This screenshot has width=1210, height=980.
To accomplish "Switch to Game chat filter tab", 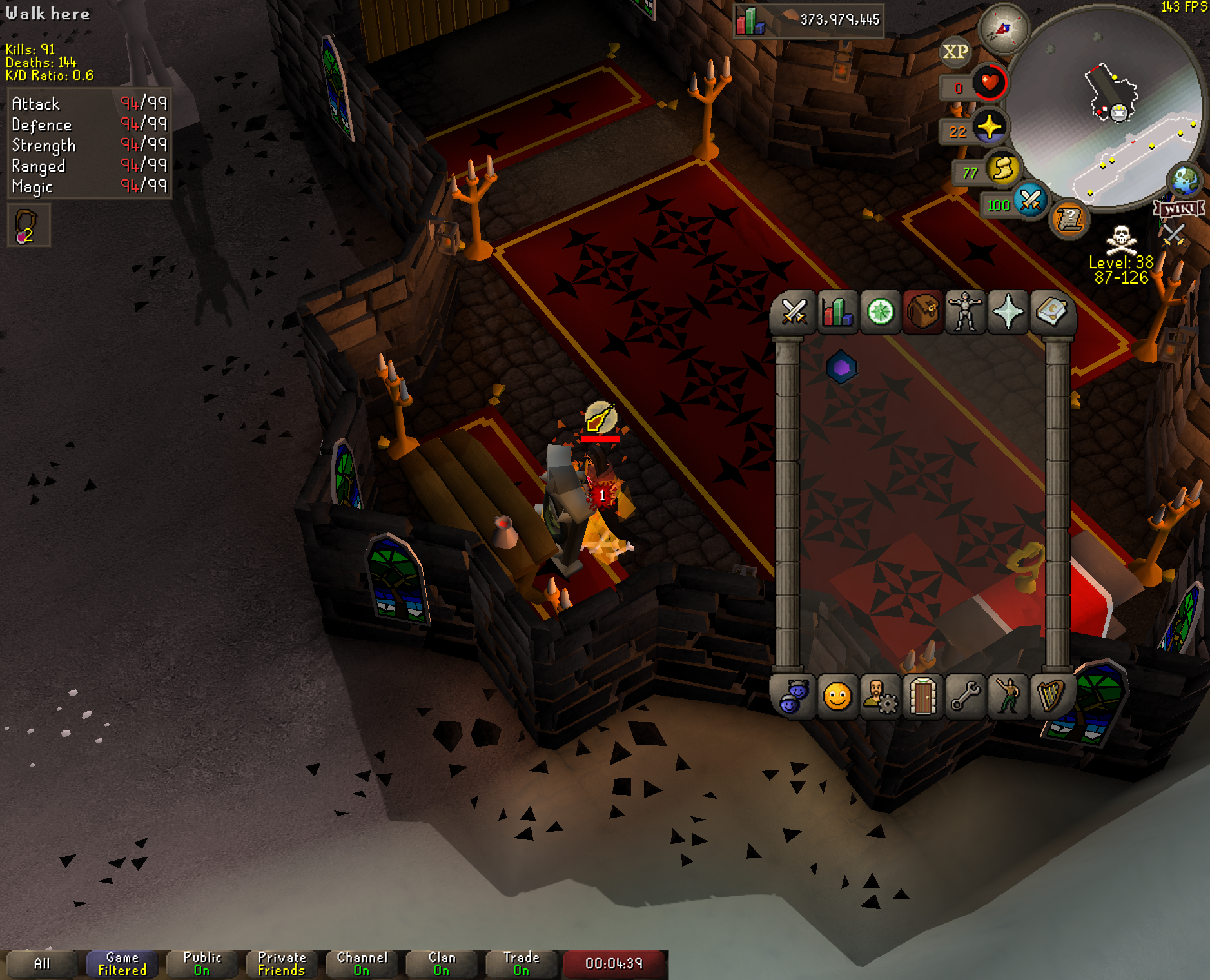I will [122, 964].
